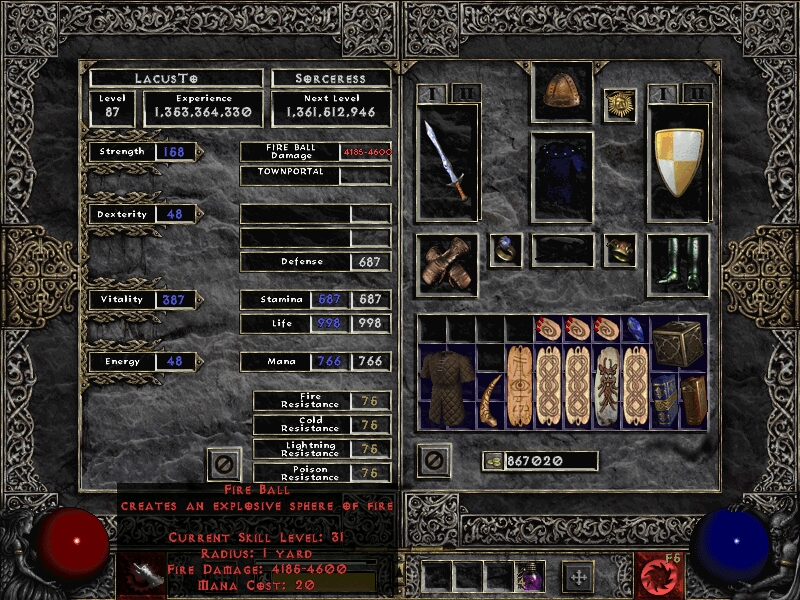Use the purple potion in belt
Image resolution: width=800 pixels, height=600 pixels.
tap(529, 575)
